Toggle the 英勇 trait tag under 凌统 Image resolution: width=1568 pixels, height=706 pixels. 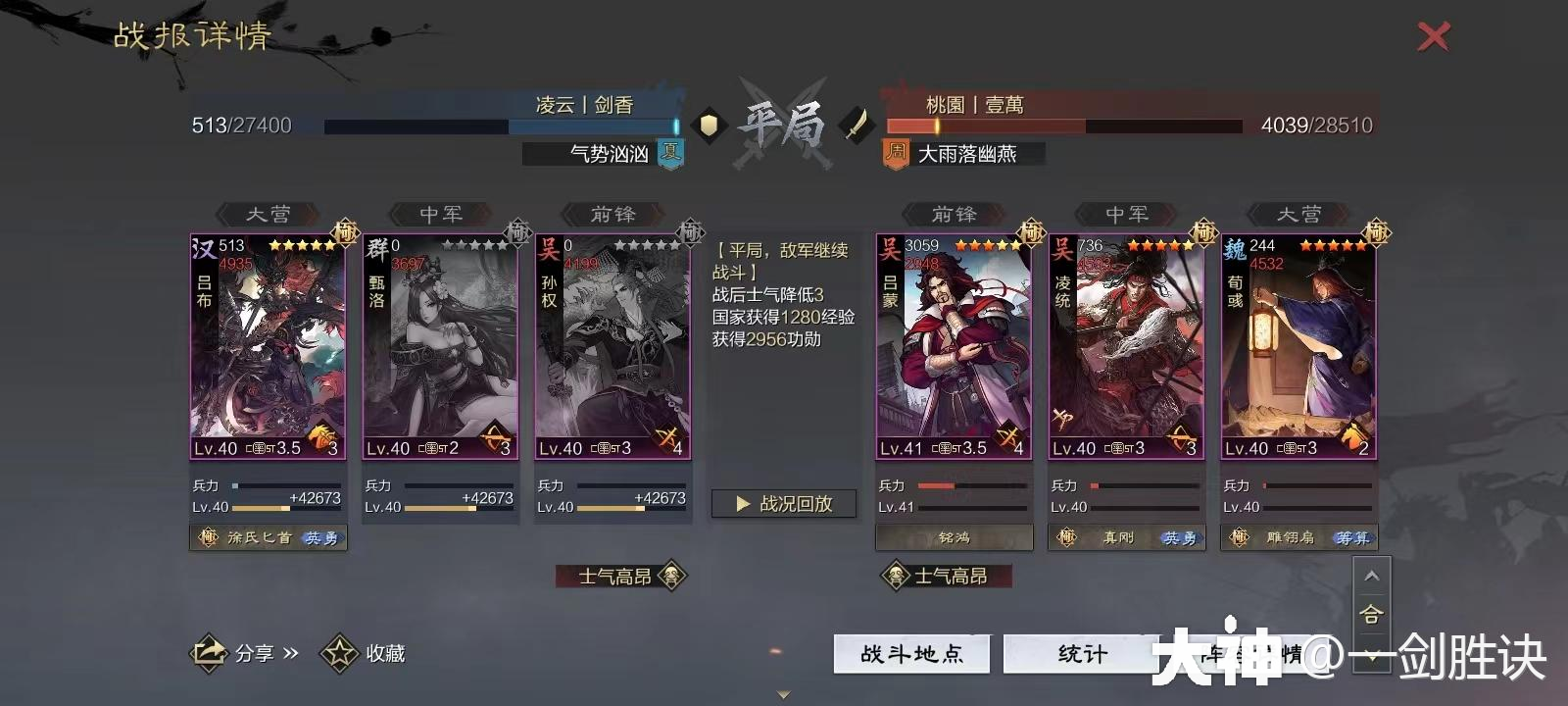pyautogui.click(x=1179, y=537)
